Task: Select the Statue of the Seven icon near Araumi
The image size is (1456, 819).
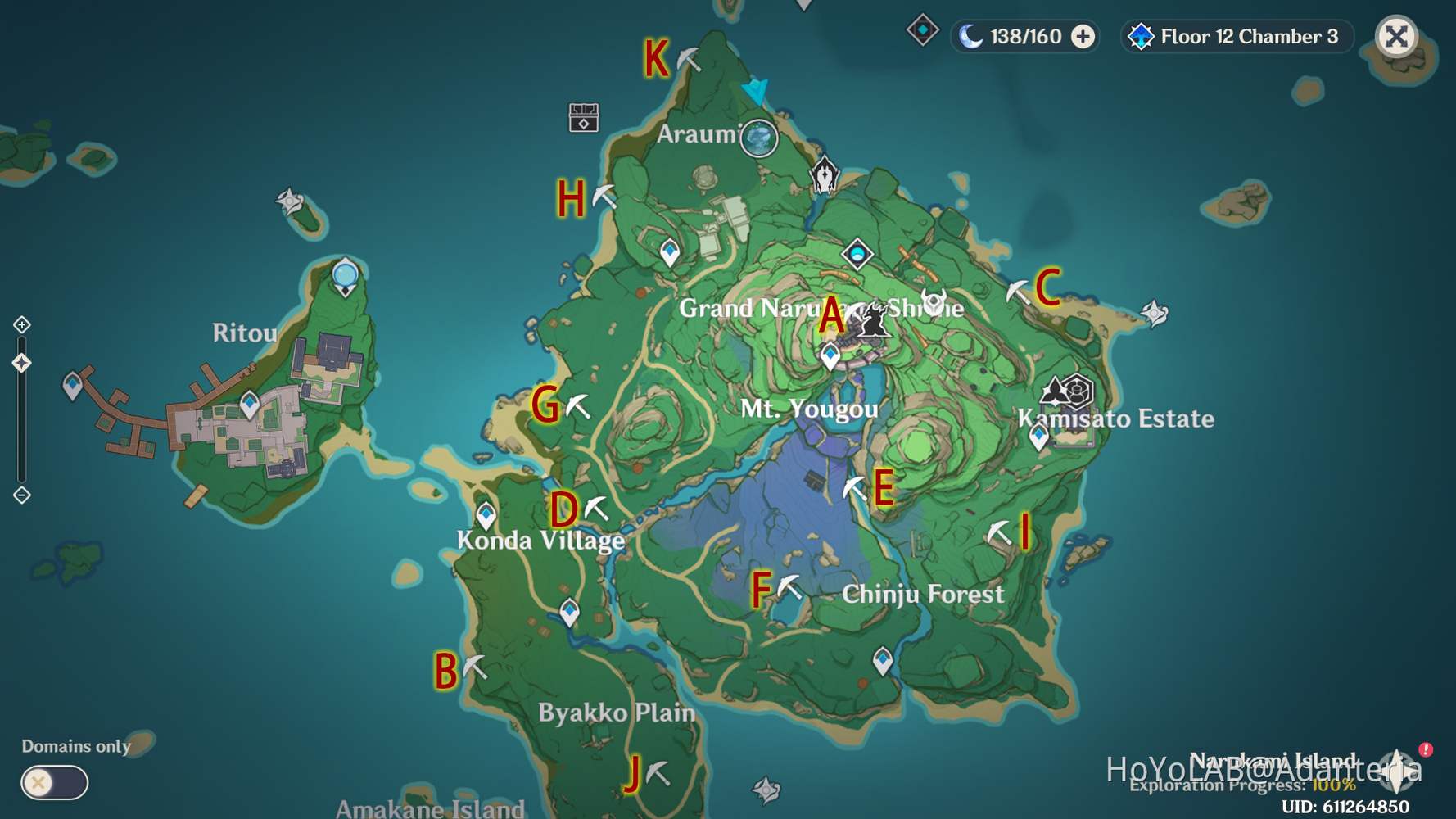Action: [823, 173]
